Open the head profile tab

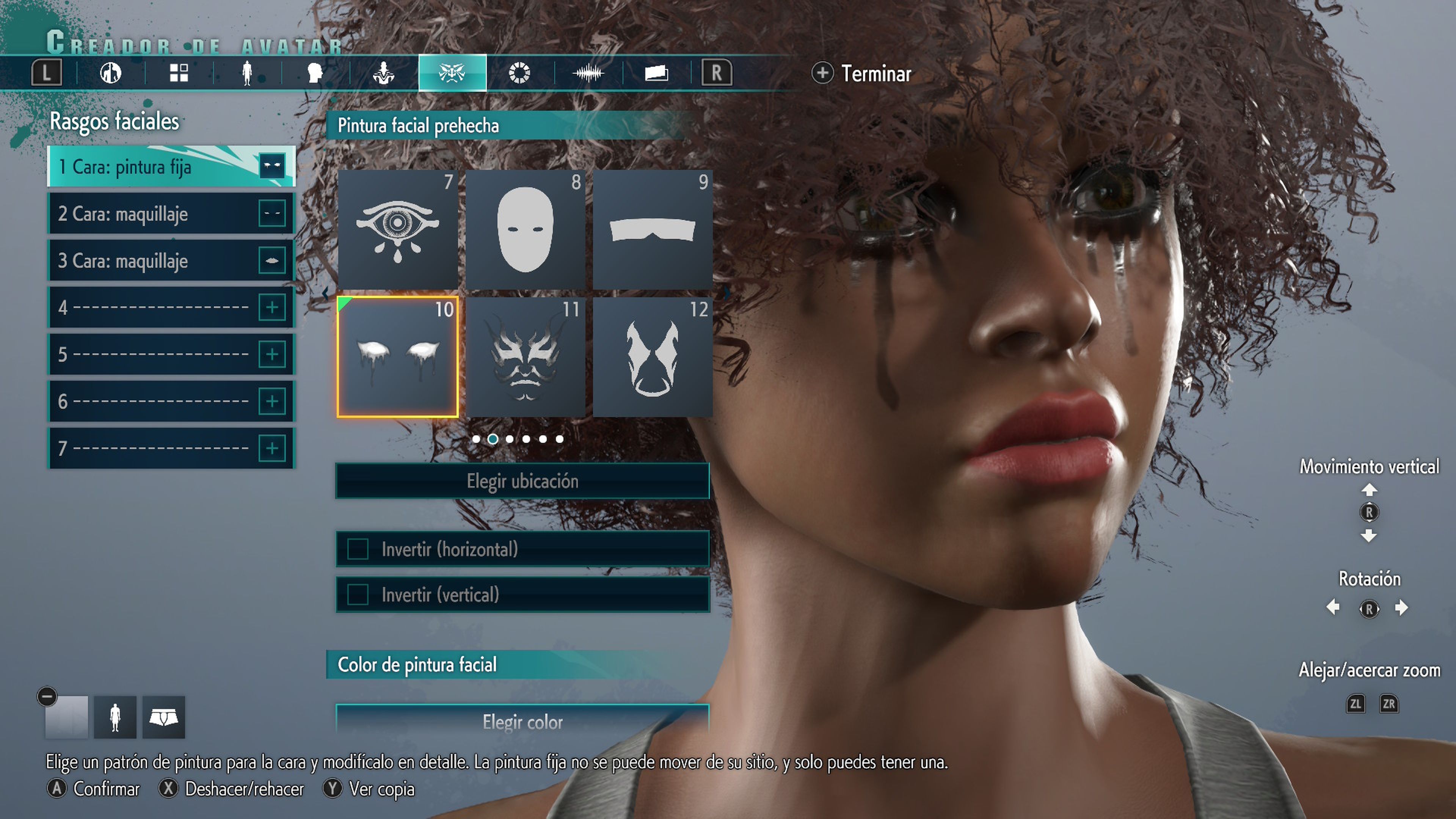(x=315, y=74)
